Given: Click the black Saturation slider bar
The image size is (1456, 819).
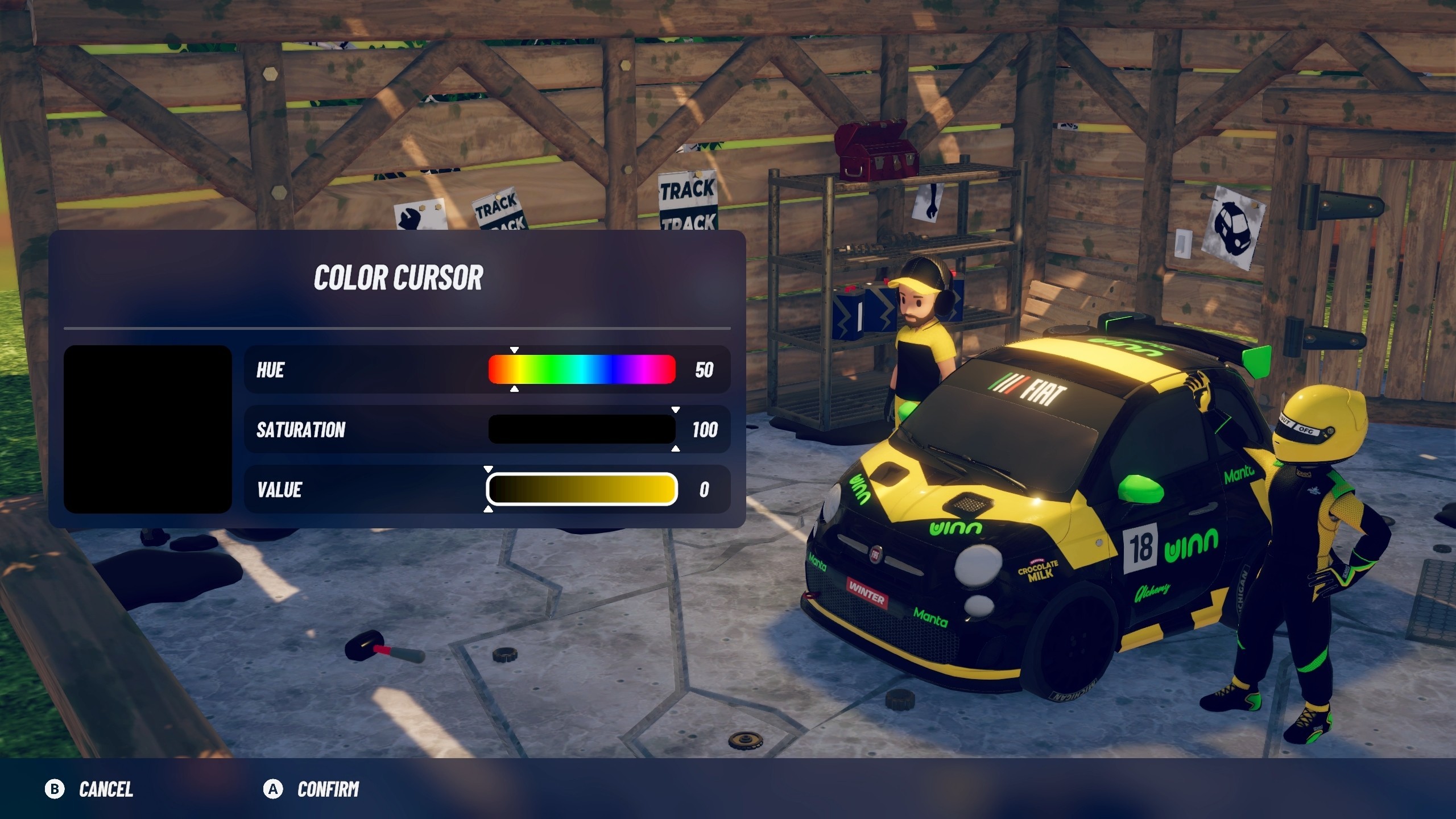Looking at the screenshot, I should [582, 429].
